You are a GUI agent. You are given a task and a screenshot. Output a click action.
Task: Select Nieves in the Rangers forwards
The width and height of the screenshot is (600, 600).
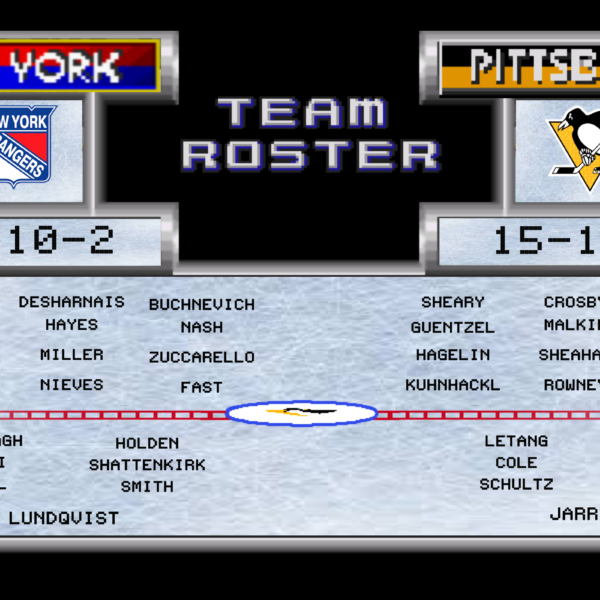point(72,385)
